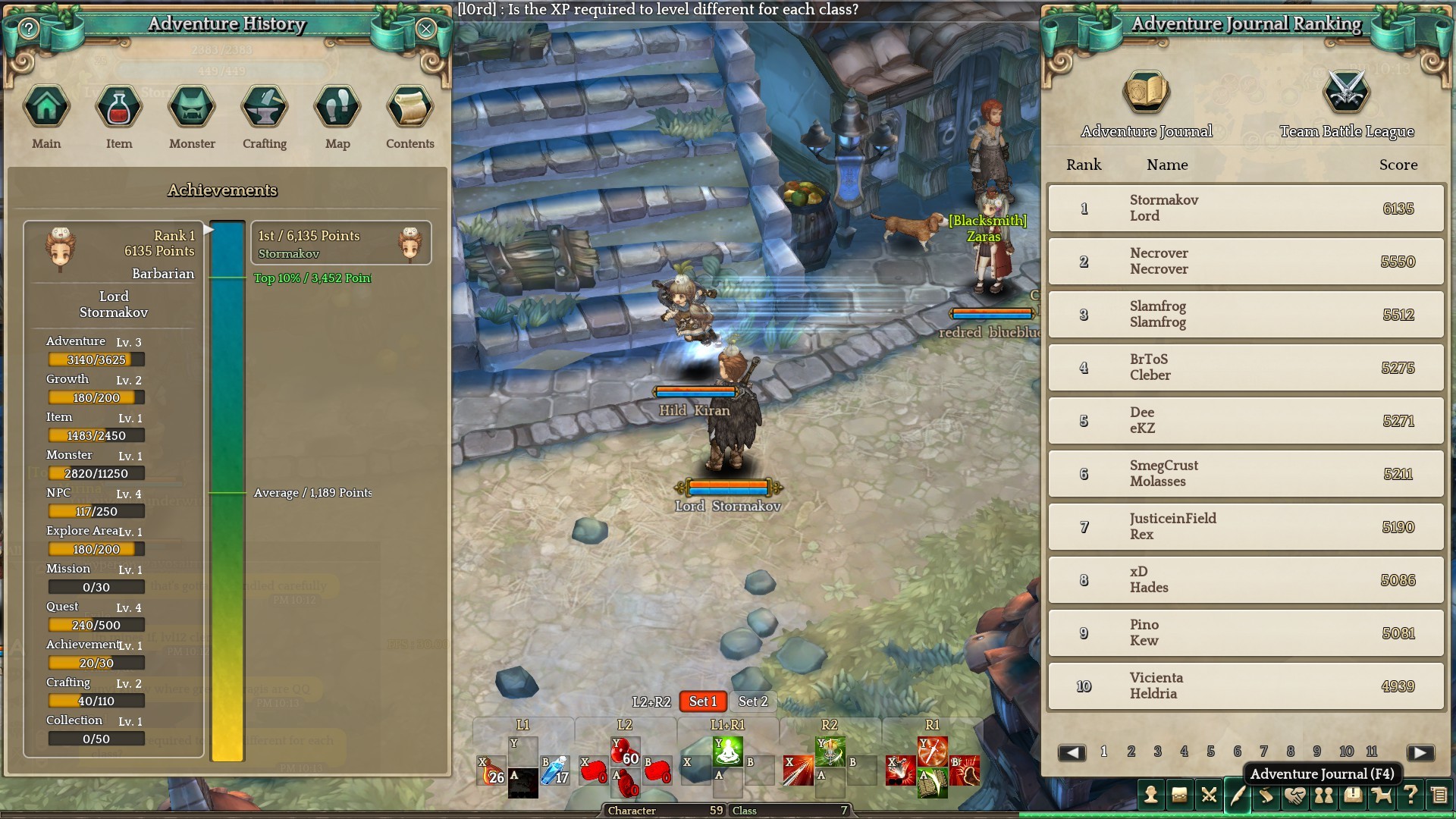Open the Adventure Journal quill icon
Screen dimensions: 1456x819
coord(1238,795)
